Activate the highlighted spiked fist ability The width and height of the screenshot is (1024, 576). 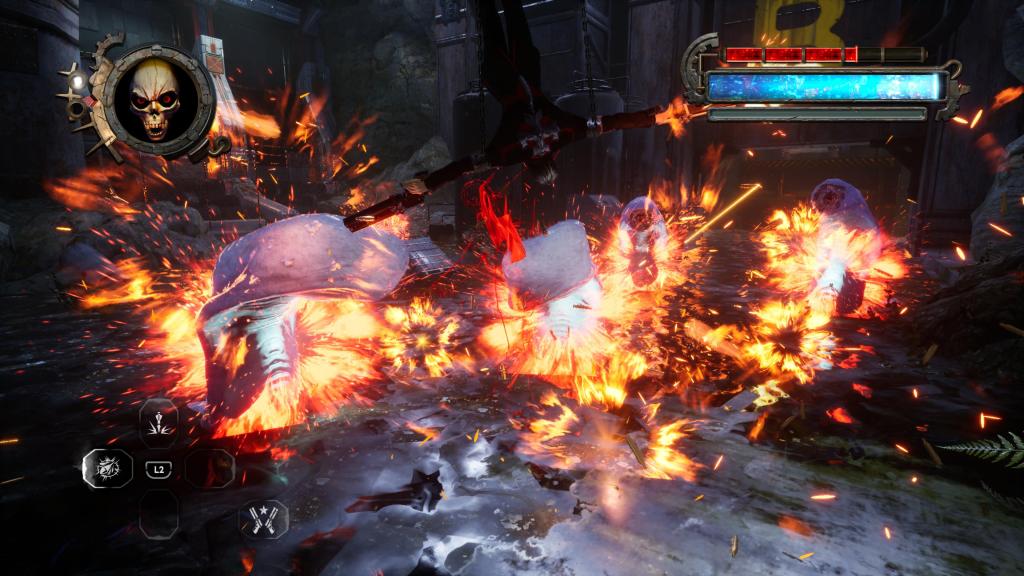tap(106, 468)
